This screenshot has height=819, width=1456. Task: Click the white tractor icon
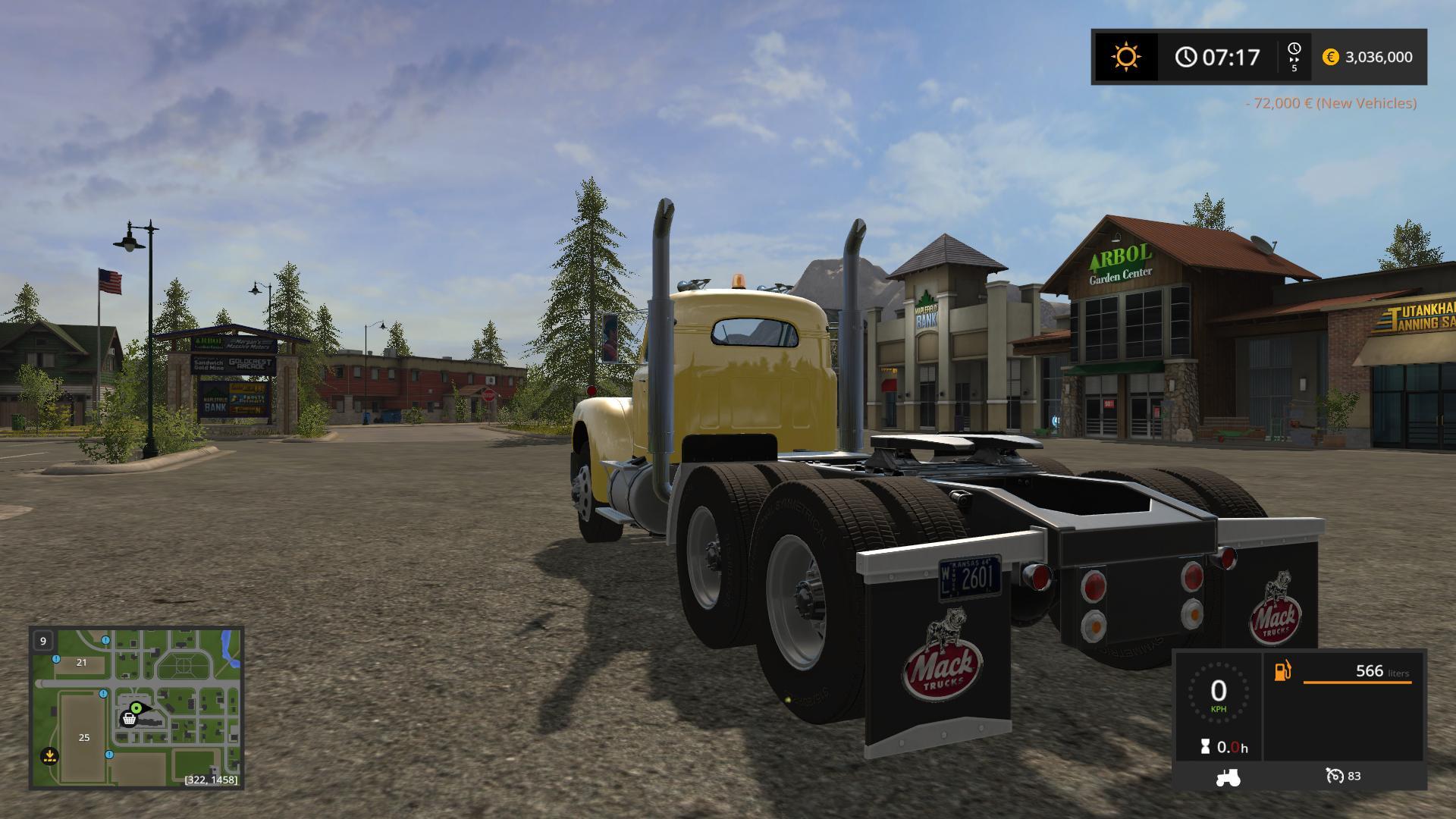click(1227, 777)
